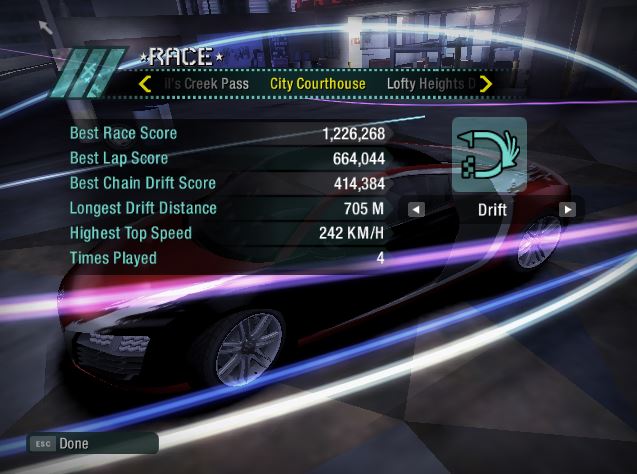The height and width of the screenshot is (474, 637).
Task: Select the next track with the right yellow arrow
Action: pos(486,84)
